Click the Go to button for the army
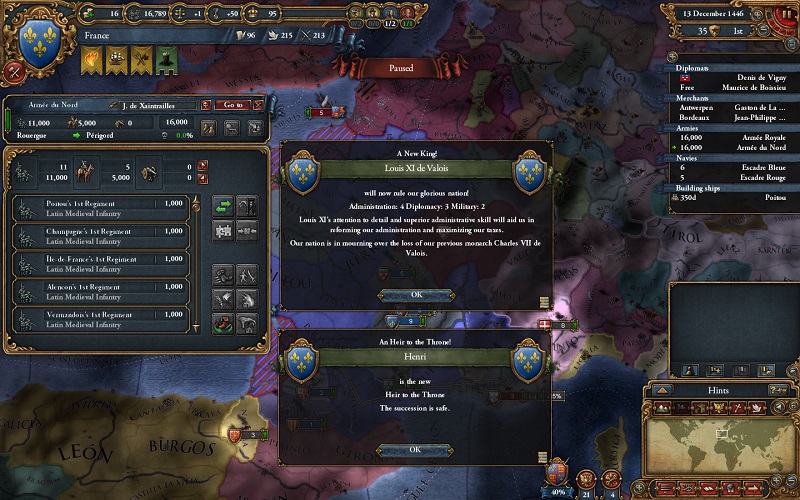The image size is (800, 500). coord(233,104)
